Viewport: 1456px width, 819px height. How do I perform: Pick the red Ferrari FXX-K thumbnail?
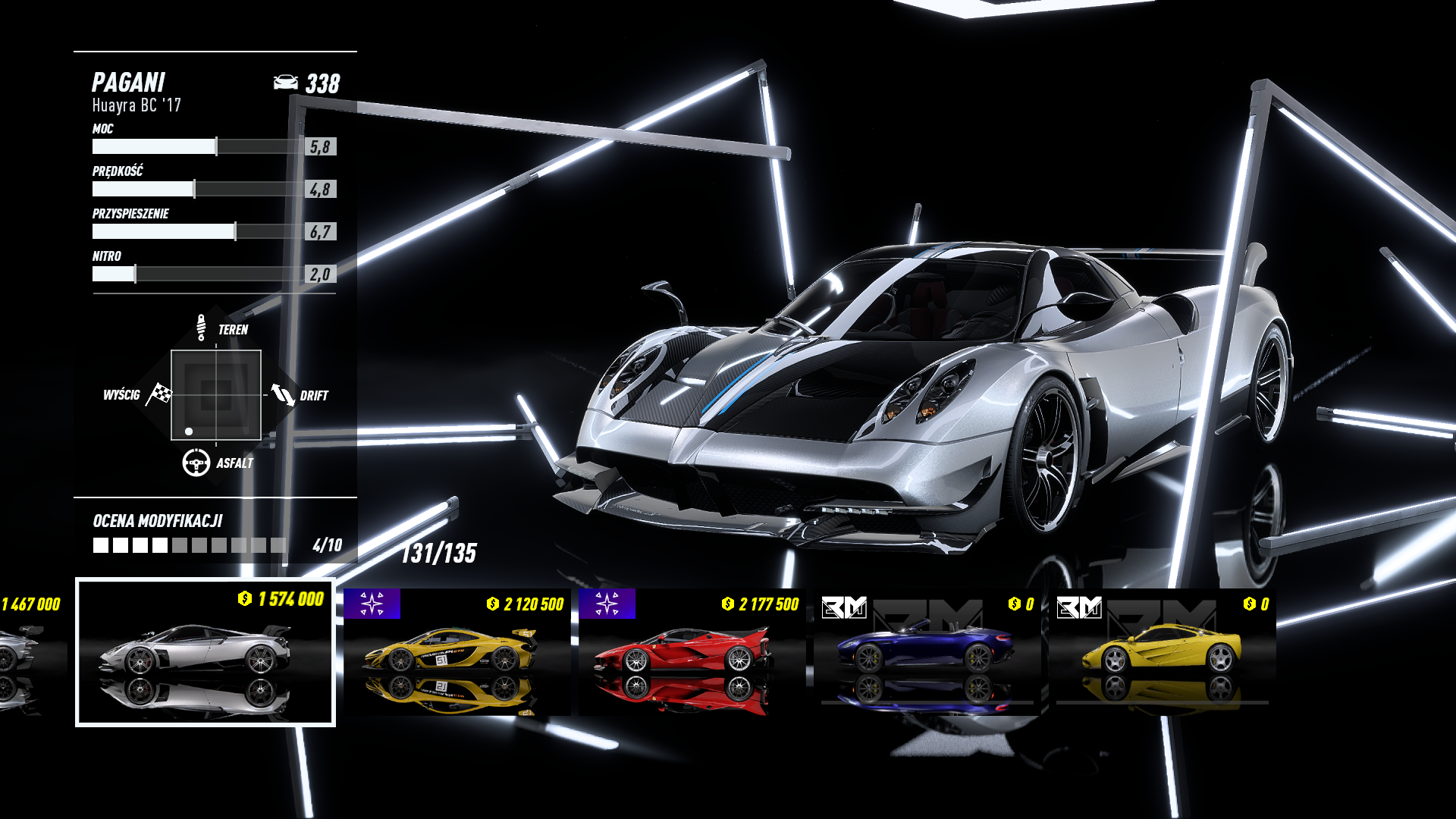pos(692,652)
